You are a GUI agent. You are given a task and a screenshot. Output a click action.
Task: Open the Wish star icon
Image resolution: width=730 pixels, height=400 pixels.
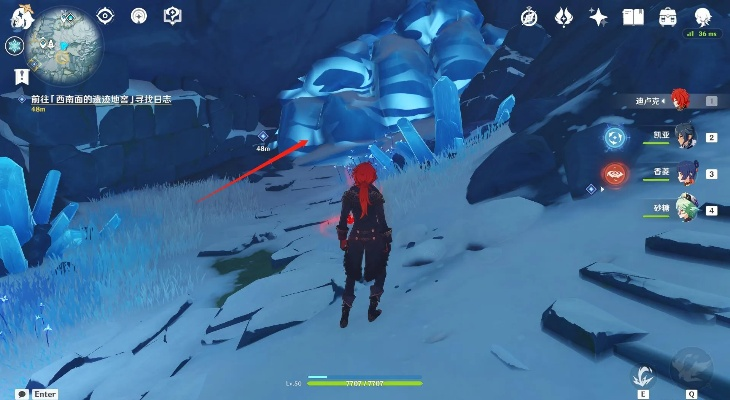pyautogui.click(x=599, y=16)
